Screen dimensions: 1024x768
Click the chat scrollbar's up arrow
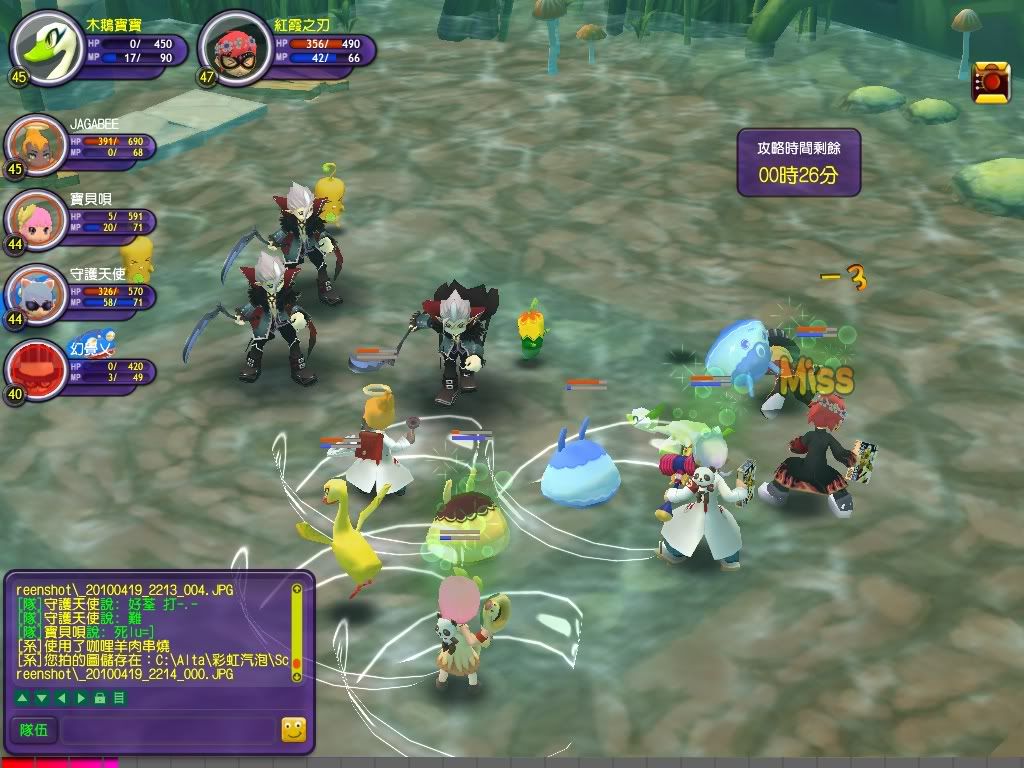(296, 590)
